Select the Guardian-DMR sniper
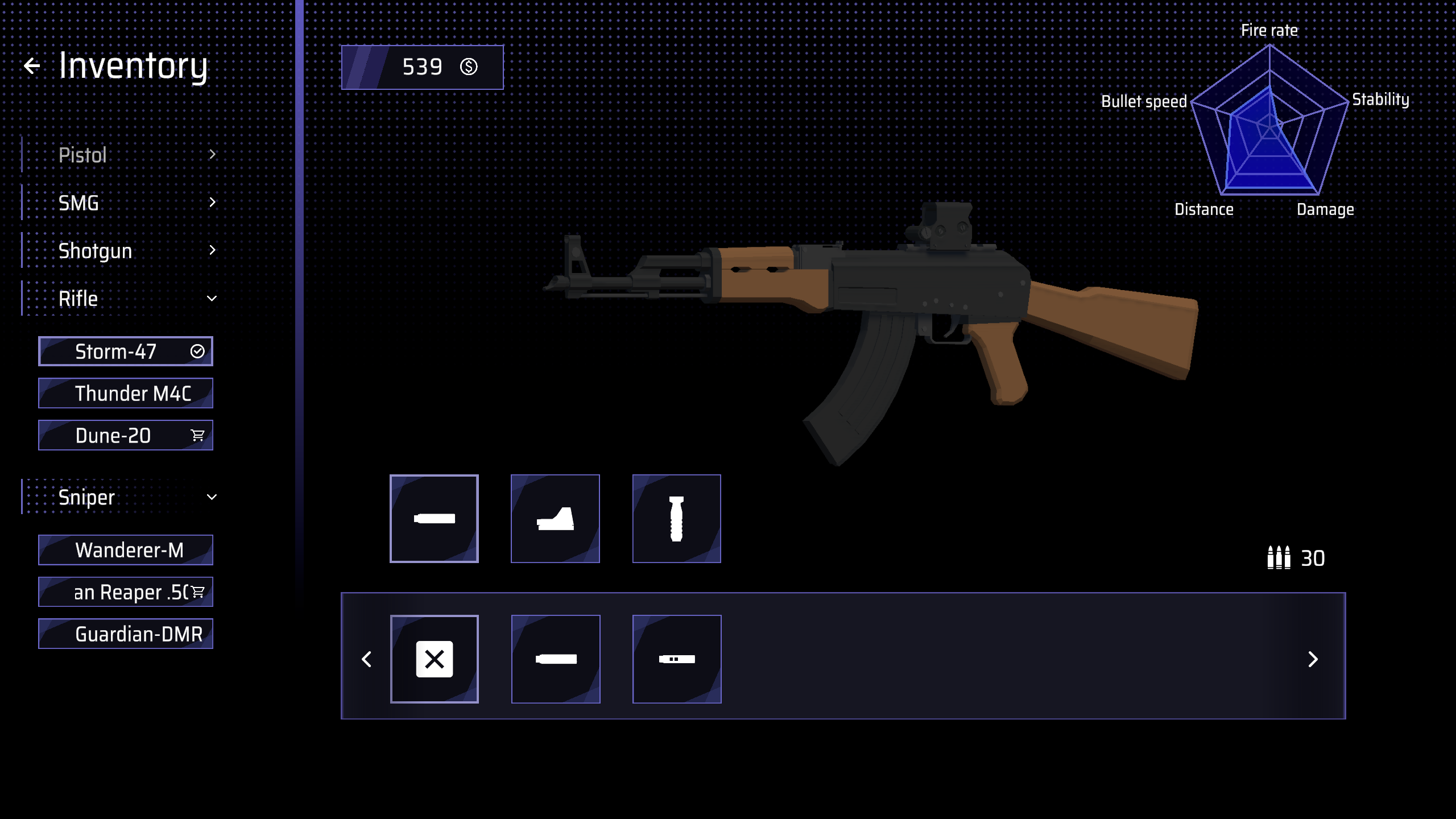This screenshot has width=1456, height=819. (x=125, y=633)
